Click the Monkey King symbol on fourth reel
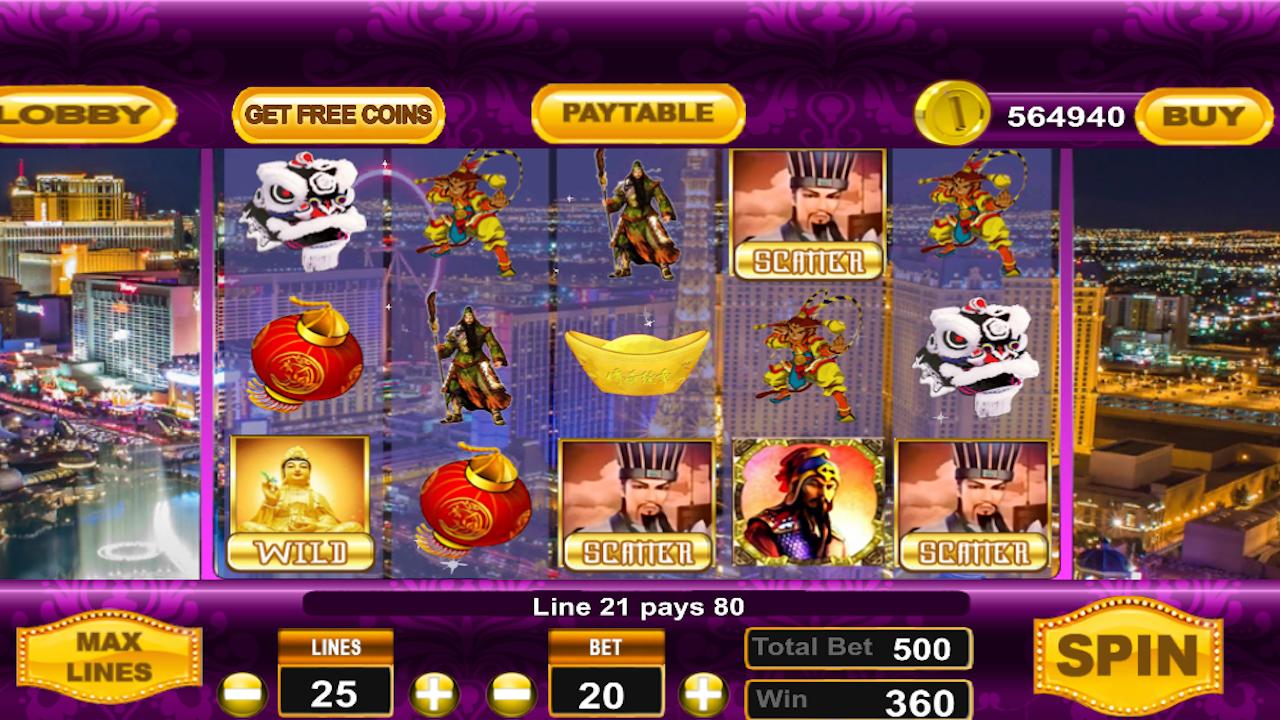1280x720 pixels. coord(807,360)
